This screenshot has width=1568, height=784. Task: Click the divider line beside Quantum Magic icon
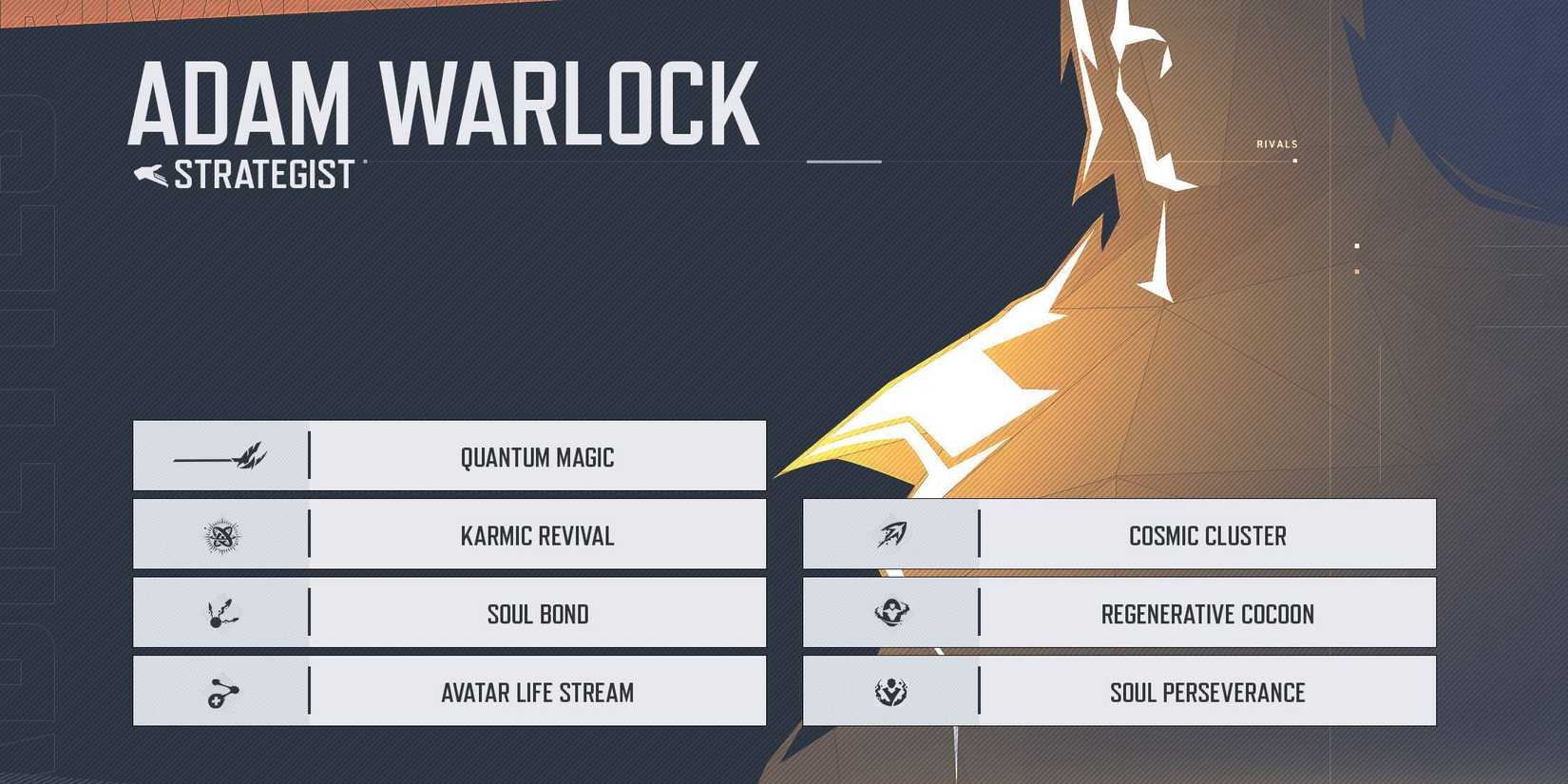pos(309,455)
